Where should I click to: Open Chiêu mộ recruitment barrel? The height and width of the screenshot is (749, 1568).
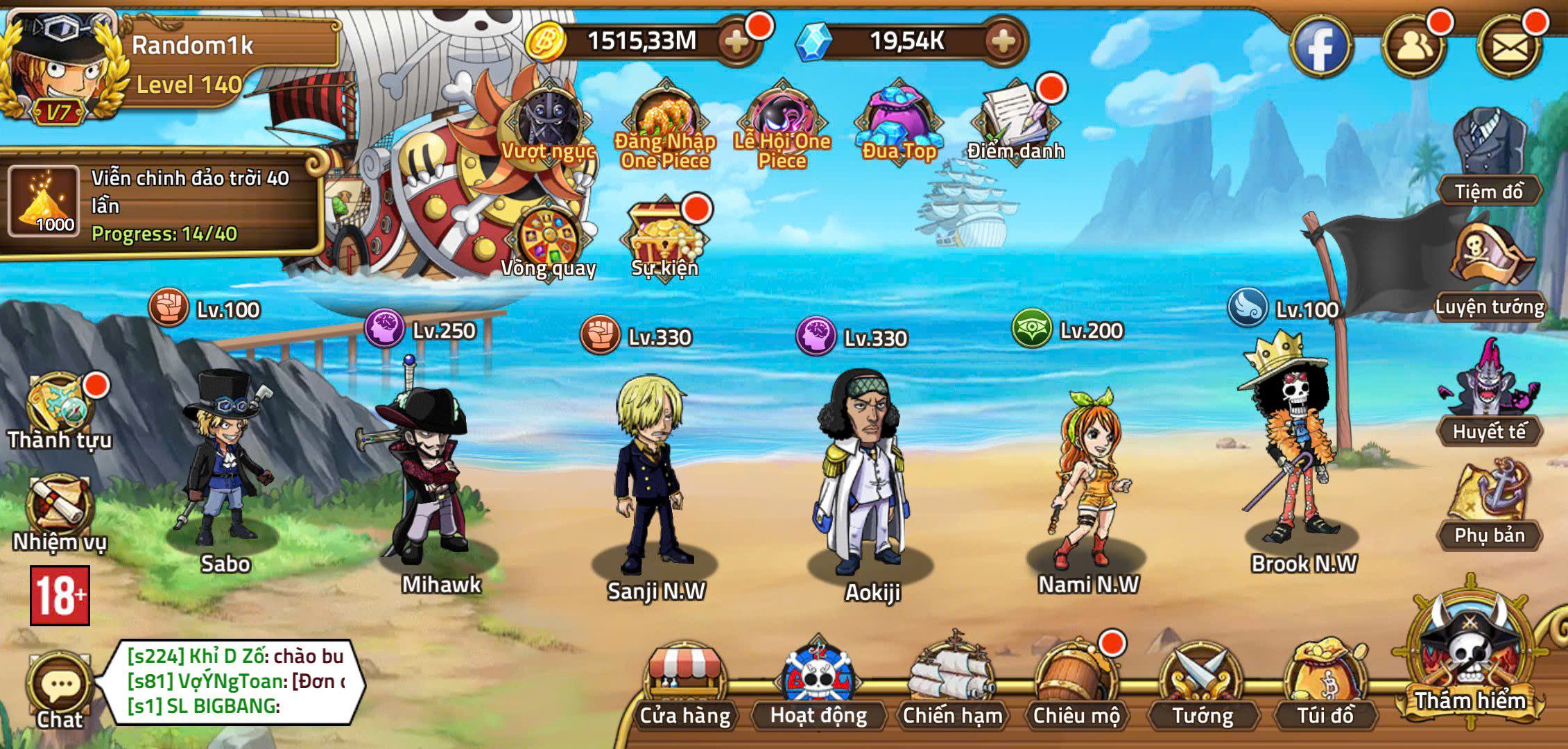coord(1076,688)
